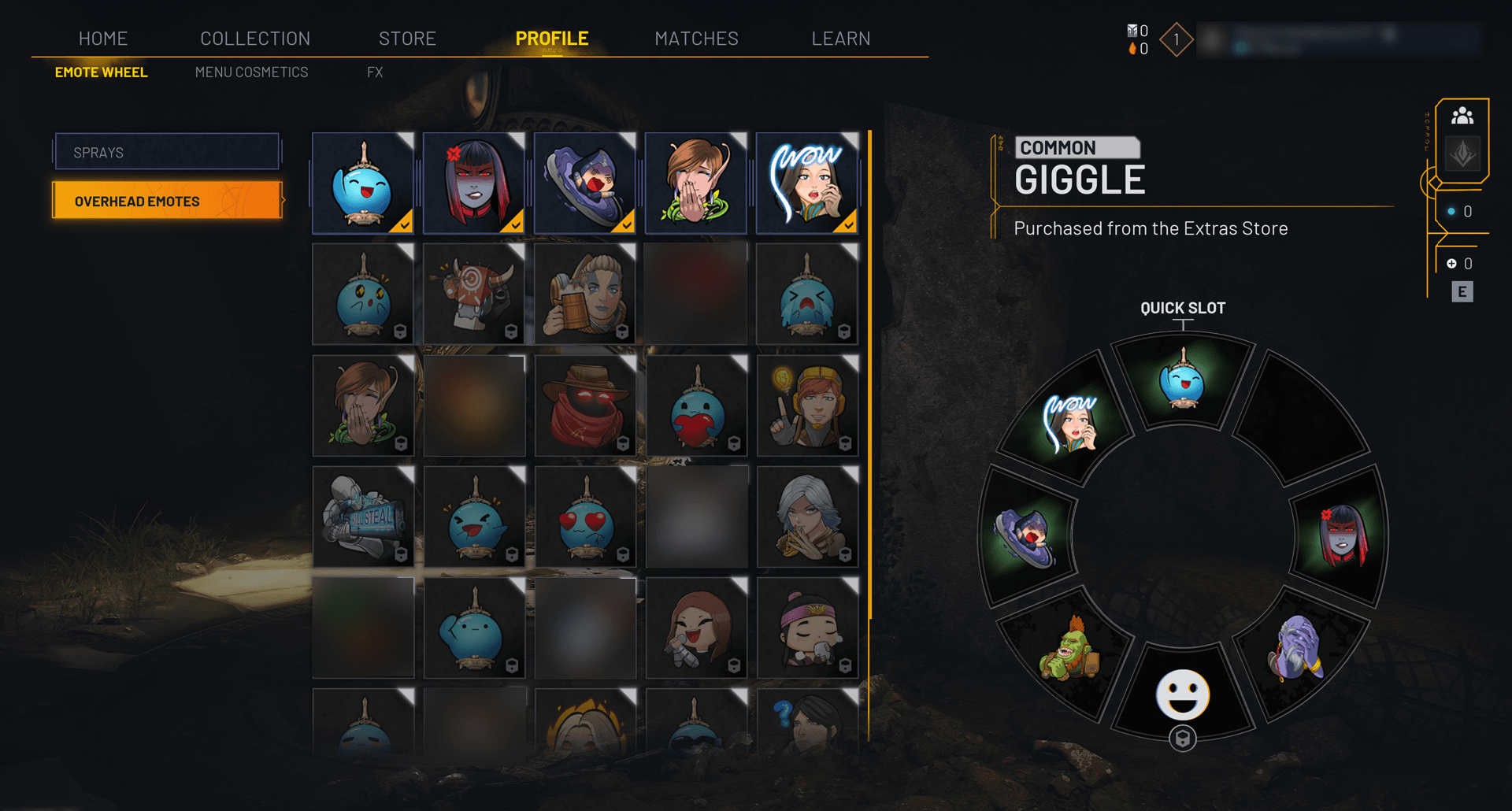Choose the white smiley face wheel slot
Viewport: 1512px width, 811px height.
pos(1182,694)
